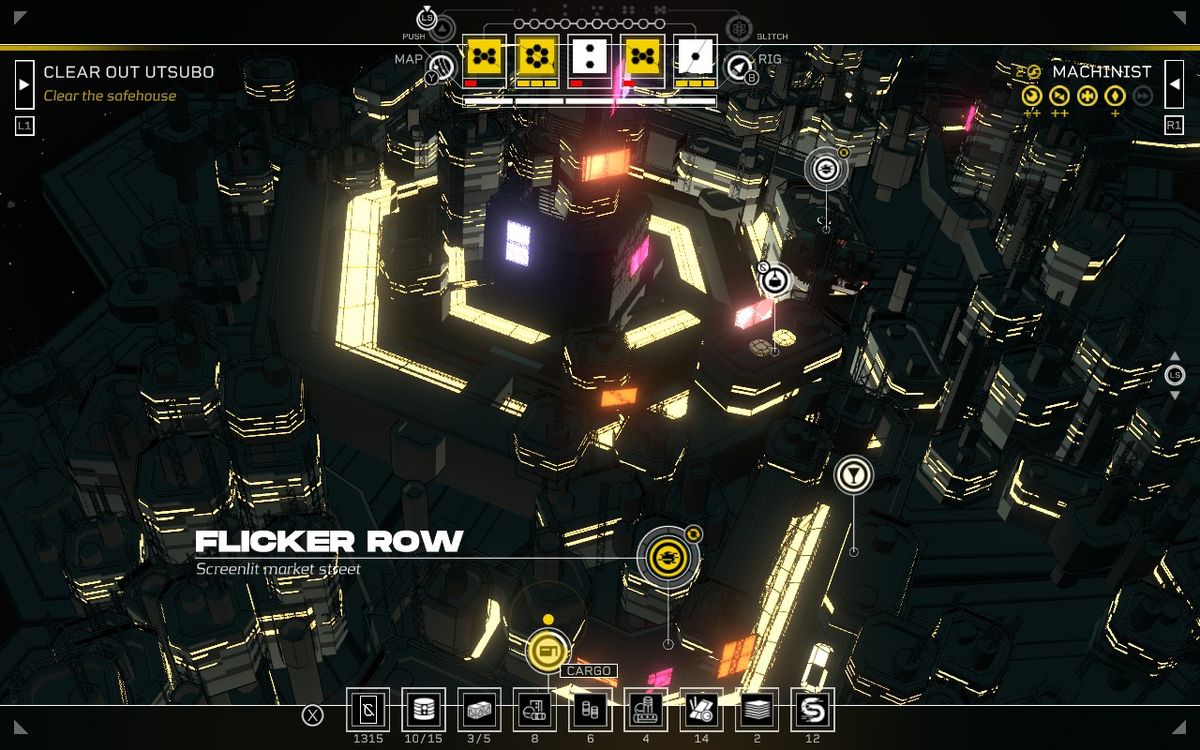
Task: Select the layered sheets slot showing 2
Action: pos(757,709)
